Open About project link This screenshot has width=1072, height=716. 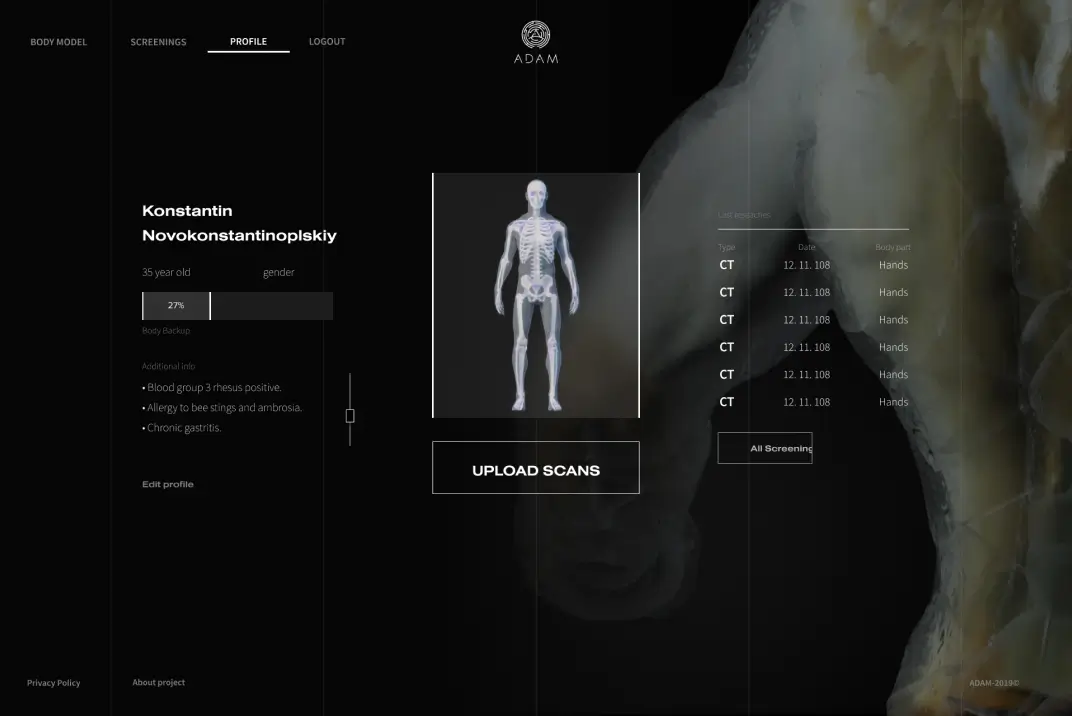point(158,683)
